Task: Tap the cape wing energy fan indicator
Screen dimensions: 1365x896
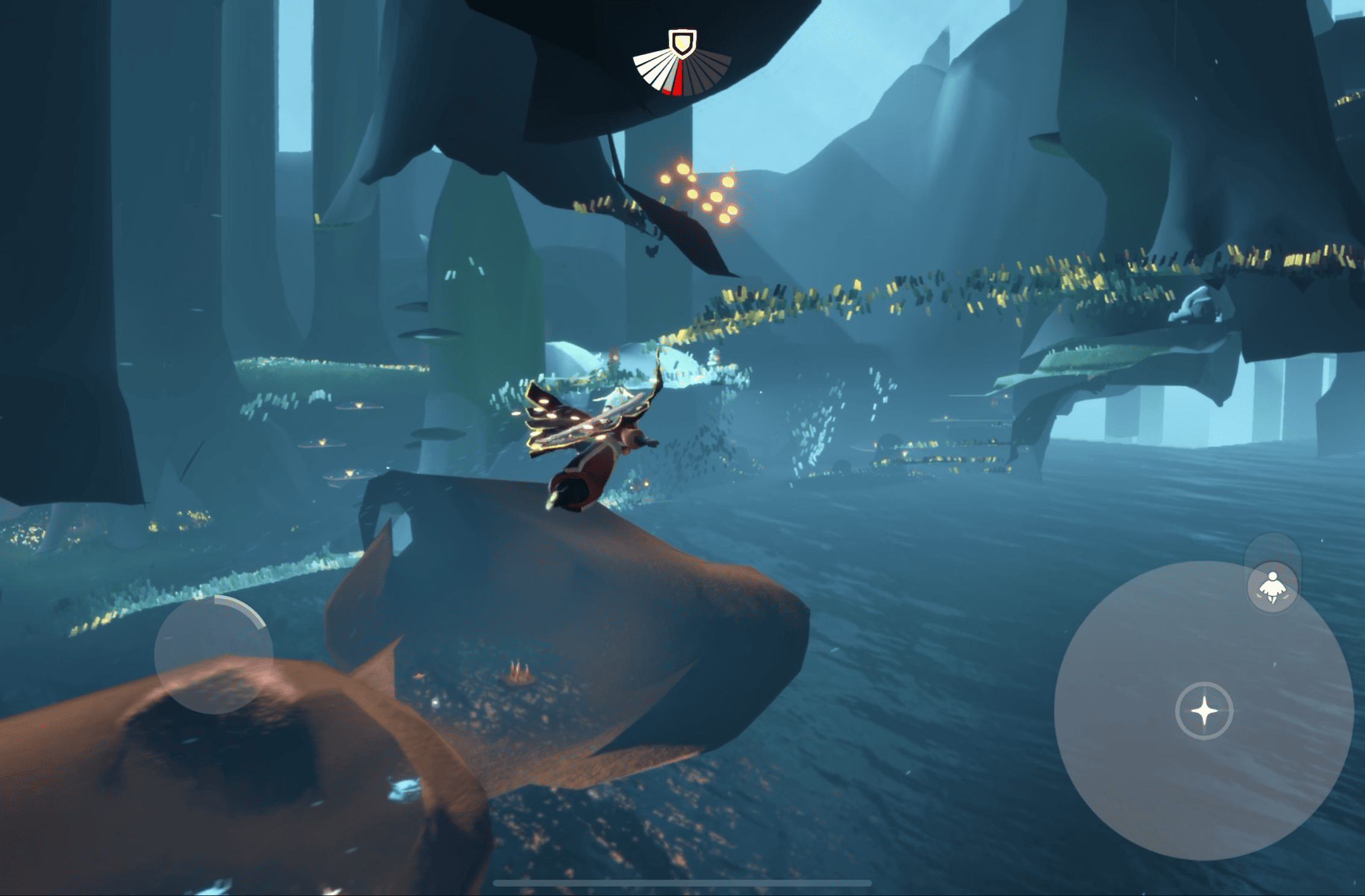Action: pyautogui.click(x=682, y=67)
